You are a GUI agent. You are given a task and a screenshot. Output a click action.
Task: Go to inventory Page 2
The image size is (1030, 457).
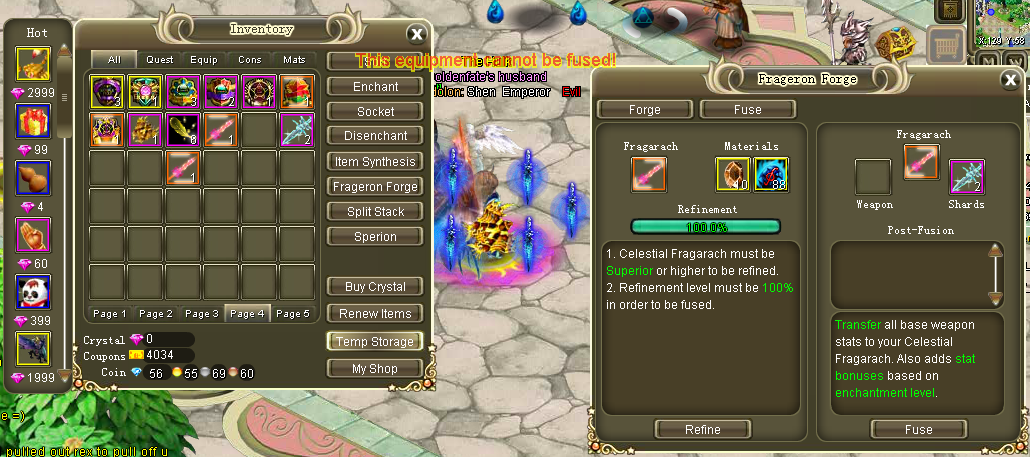pos(156,314)
